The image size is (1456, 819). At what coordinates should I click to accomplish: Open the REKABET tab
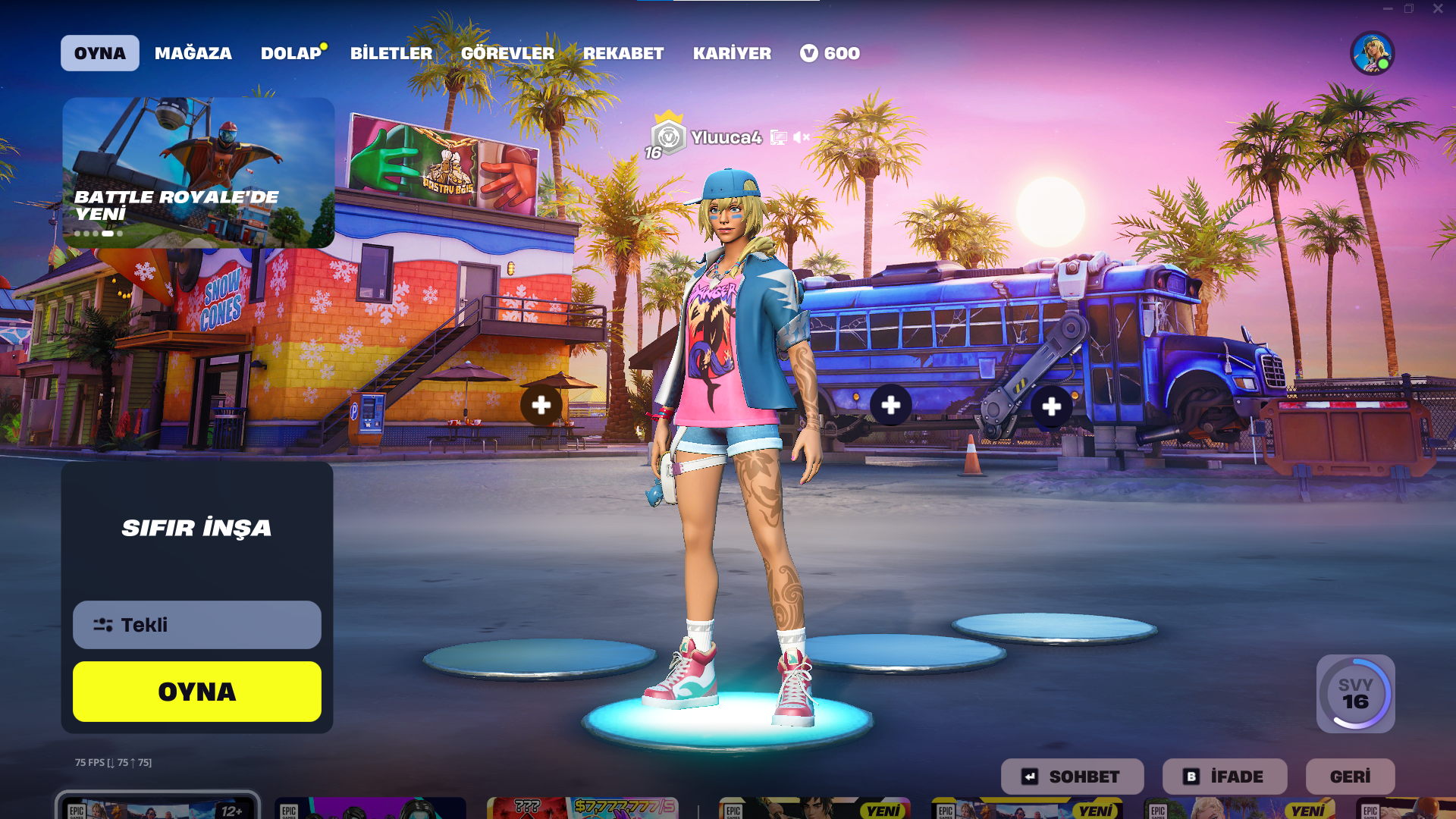coord(623,53)
